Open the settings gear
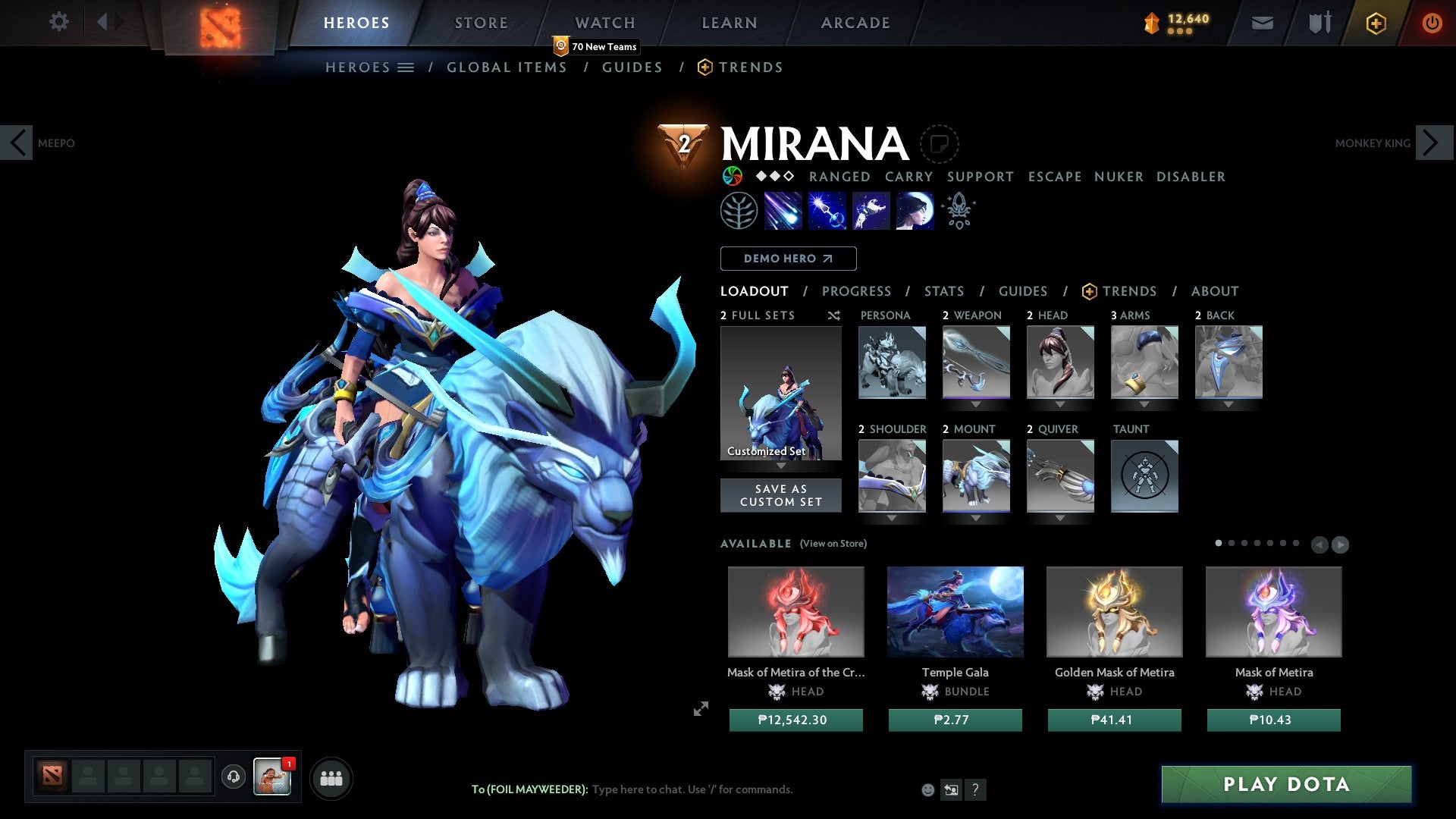The width and height of the screenshot is (1456, 819). (58, 22)
